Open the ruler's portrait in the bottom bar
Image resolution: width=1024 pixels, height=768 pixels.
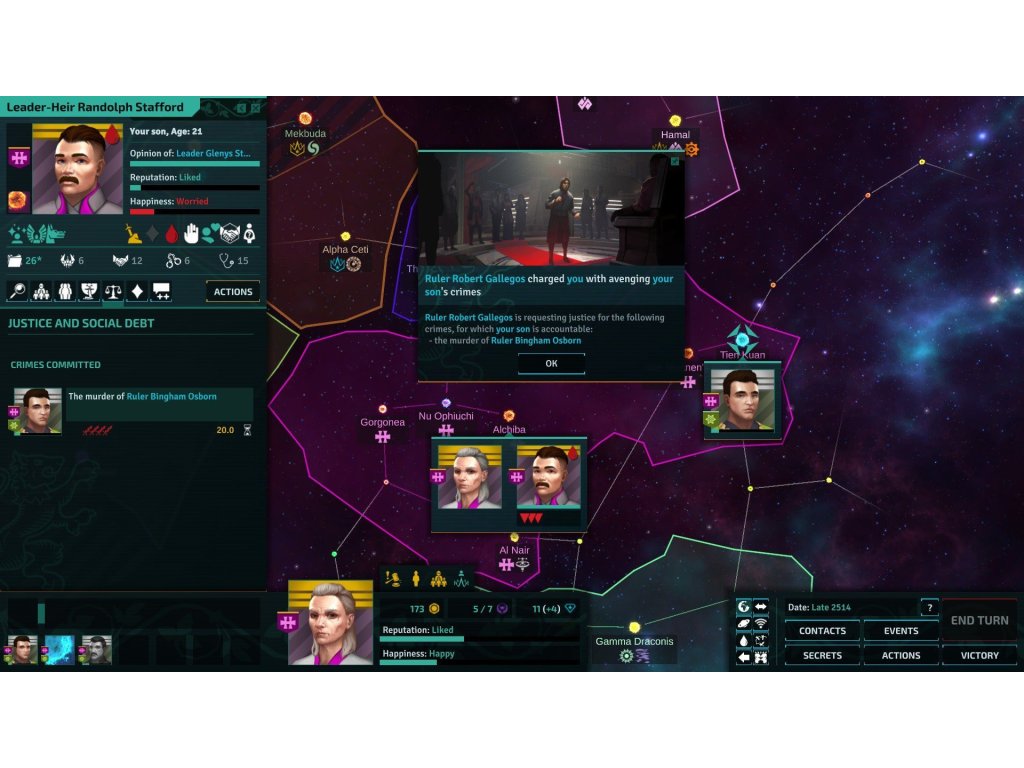click(330, 624)
